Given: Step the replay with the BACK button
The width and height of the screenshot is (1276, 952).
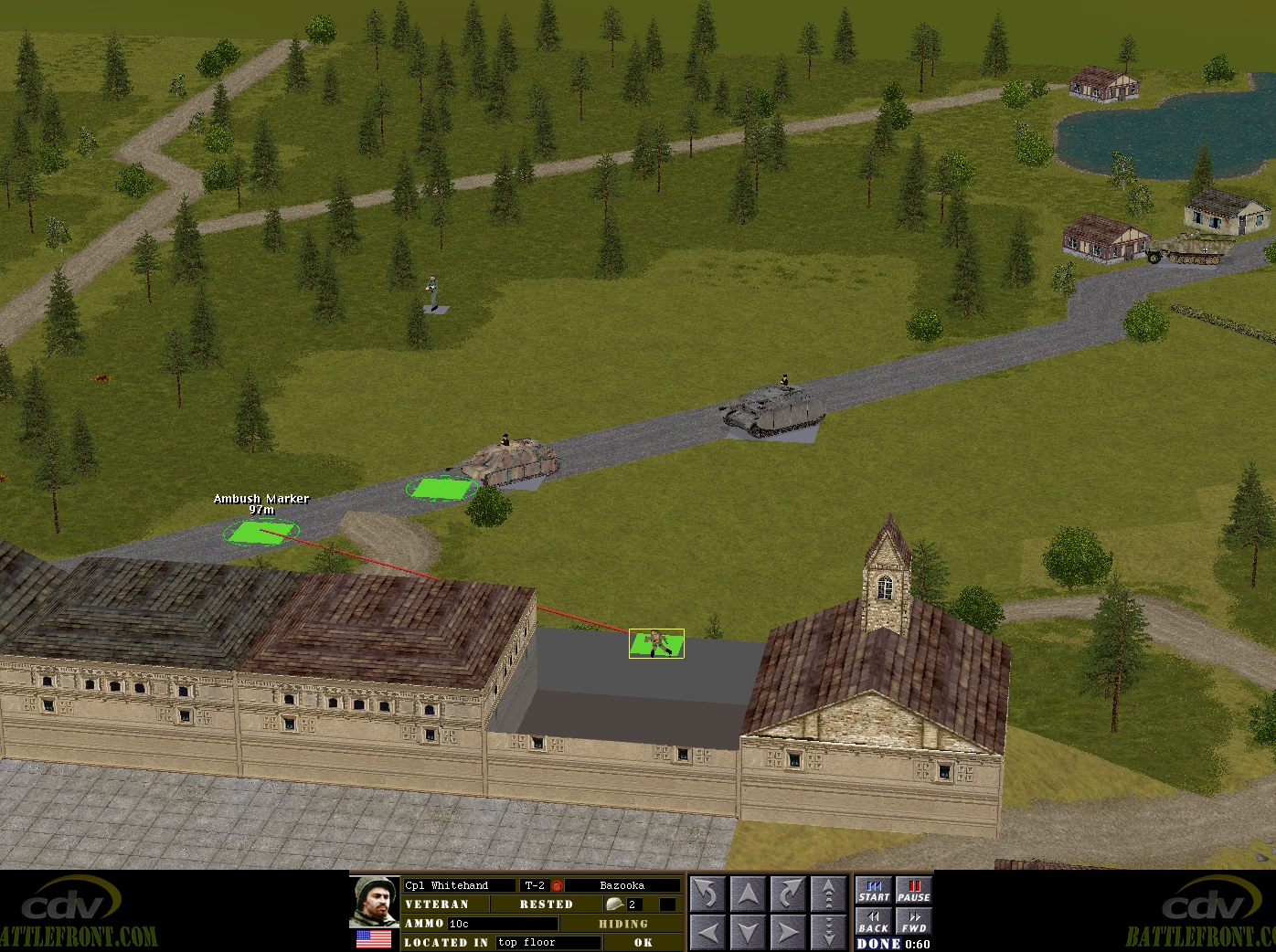Looking at the screenshot, I should coord(874,922).
